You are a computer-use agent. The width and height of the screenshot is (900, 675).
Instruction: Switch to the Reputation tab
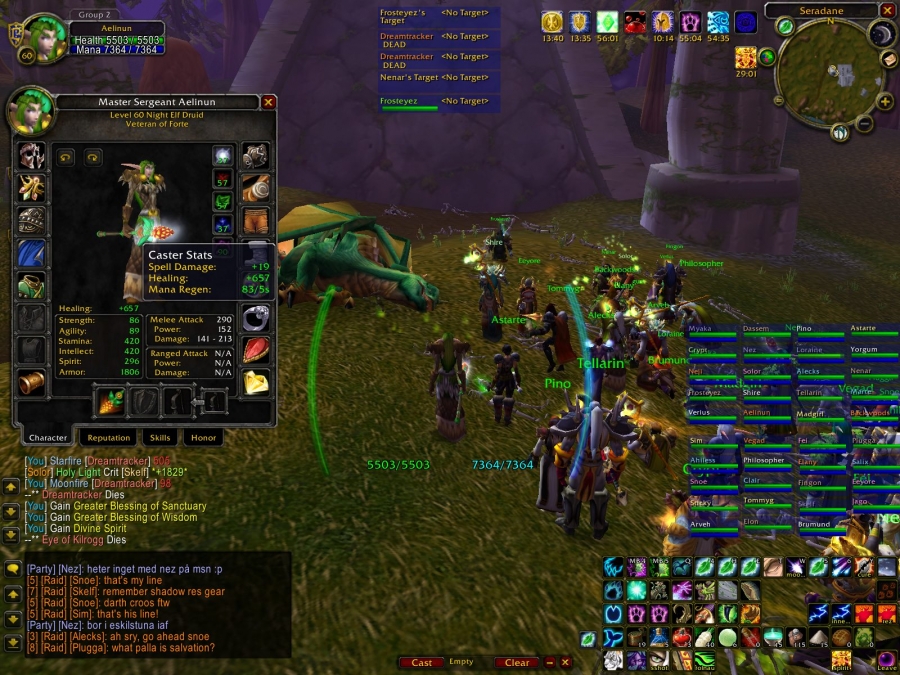[109, 437]
